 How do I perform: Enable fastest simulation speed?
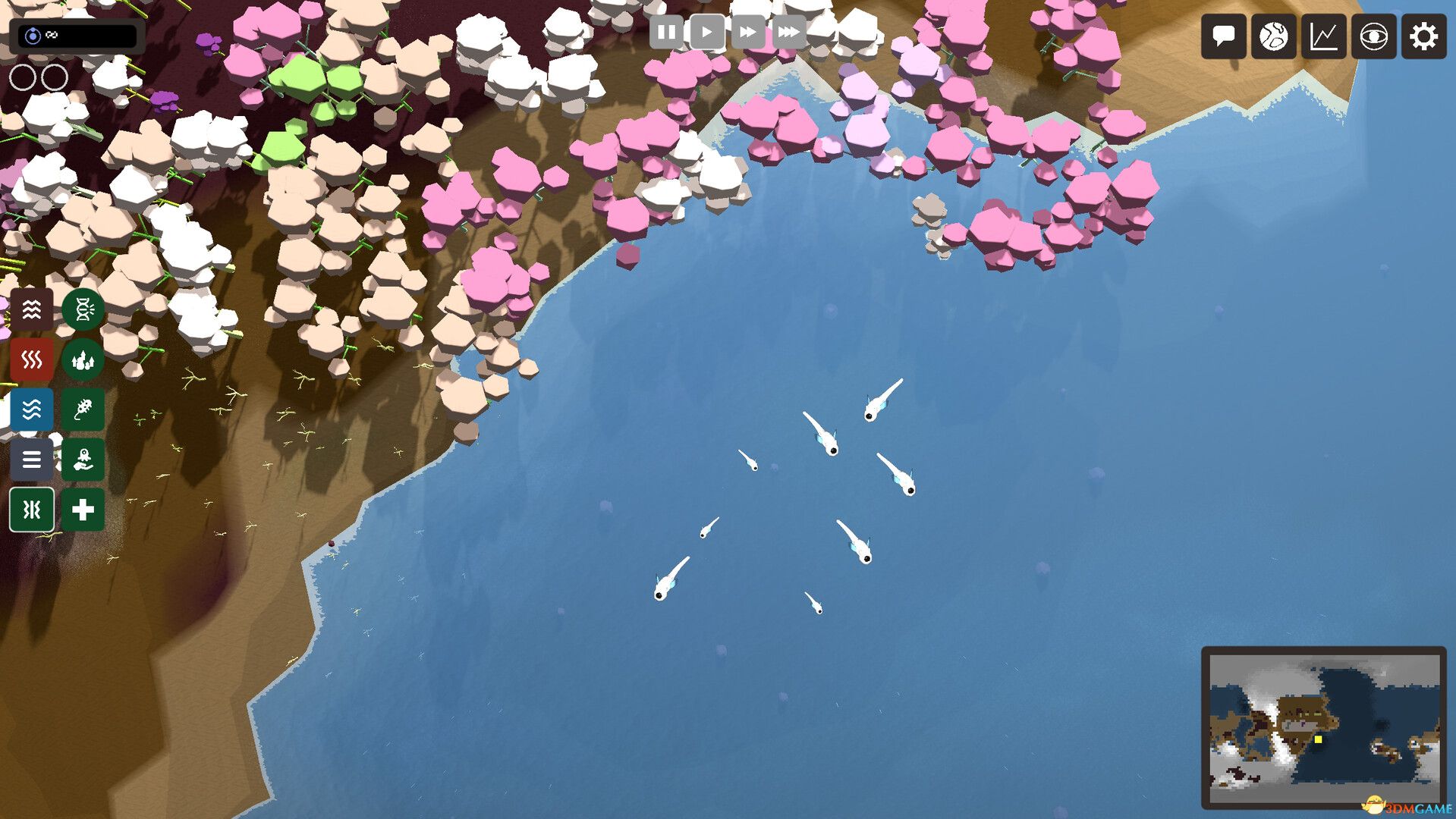[x=789, y=32]
